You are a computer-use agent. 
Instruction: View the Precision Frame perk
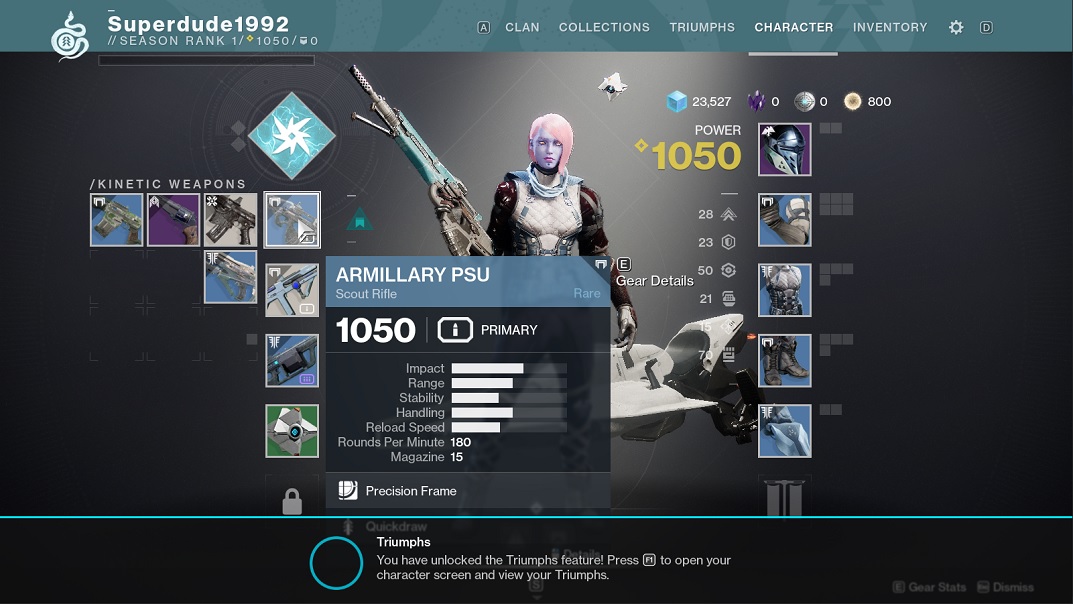pyautogui.click(x=410, y=491)
